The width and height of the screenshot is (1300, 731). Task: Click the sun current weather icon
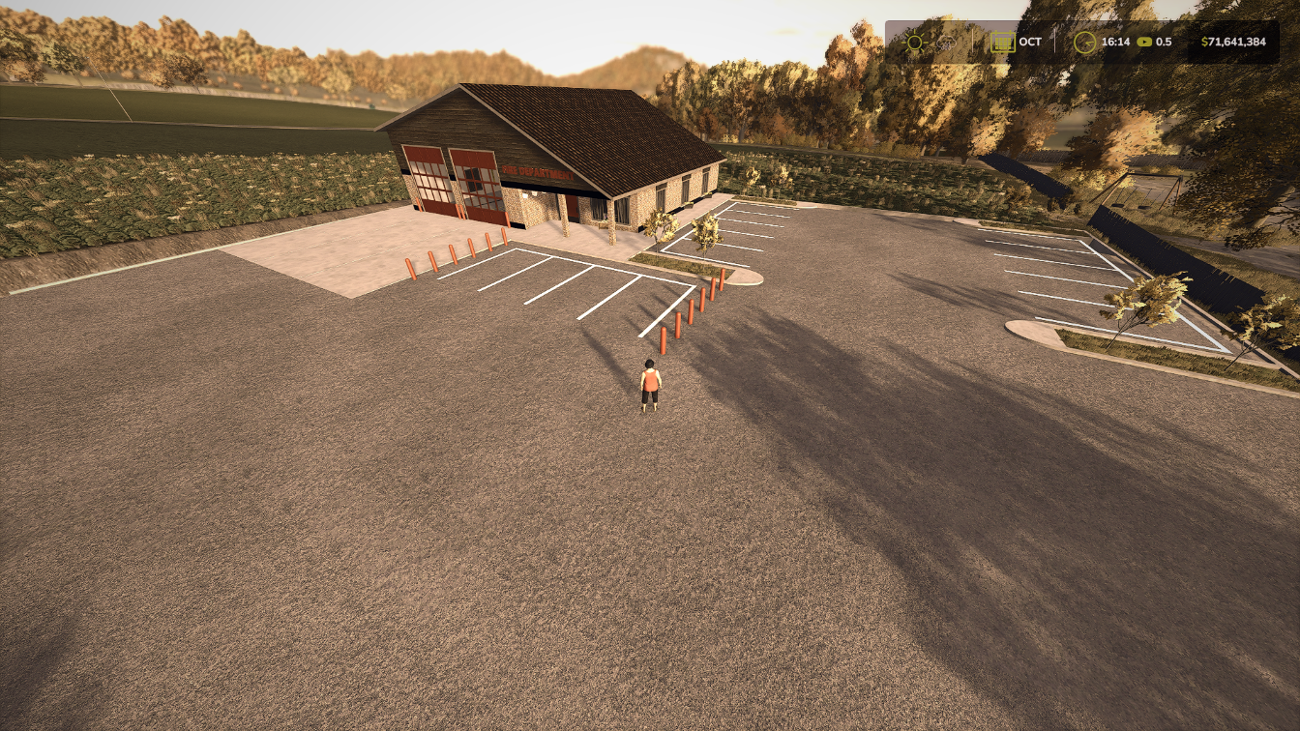pos(914,42)
